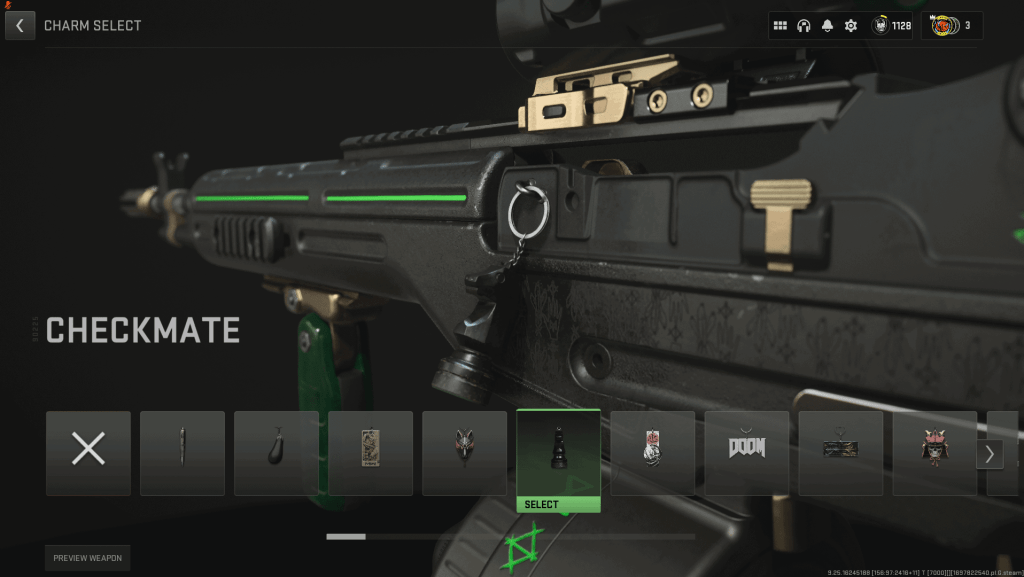
Task: Click the charm list horizontal scrollbar
Action: pos(510,537)
